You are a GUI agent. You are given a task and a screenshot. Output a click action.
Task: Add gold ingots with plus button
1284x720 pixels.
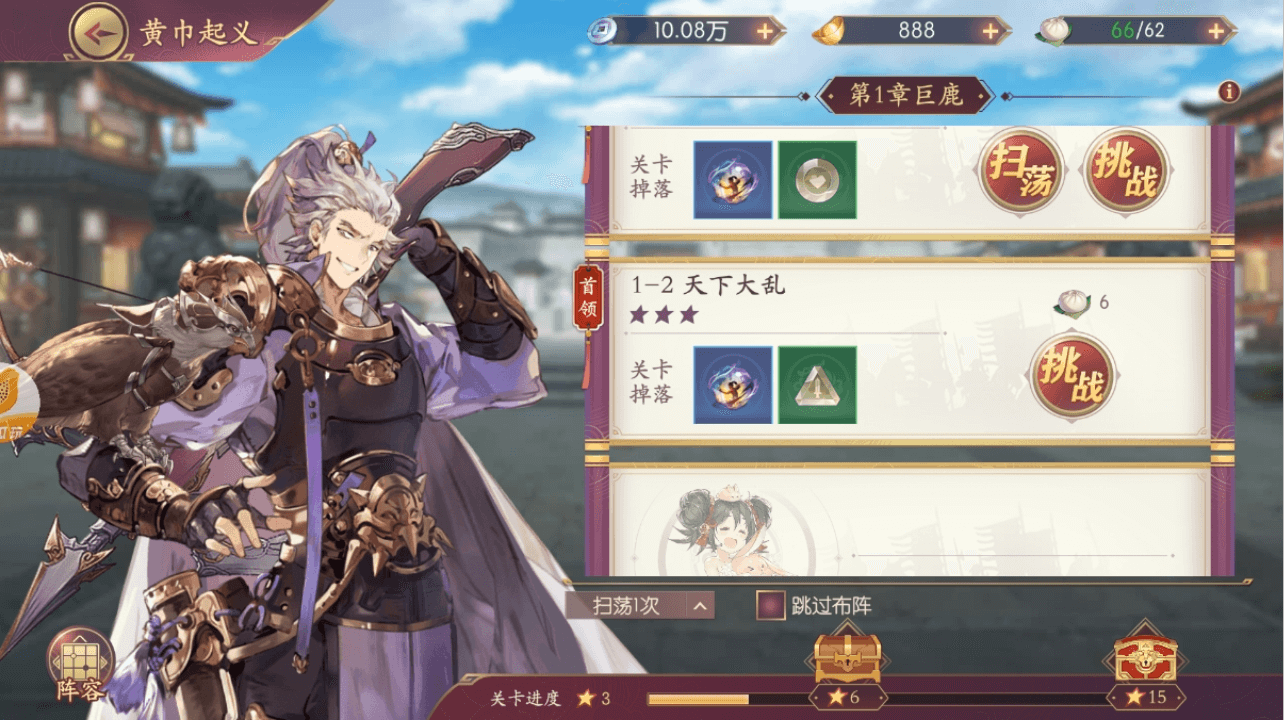point(990,31)
